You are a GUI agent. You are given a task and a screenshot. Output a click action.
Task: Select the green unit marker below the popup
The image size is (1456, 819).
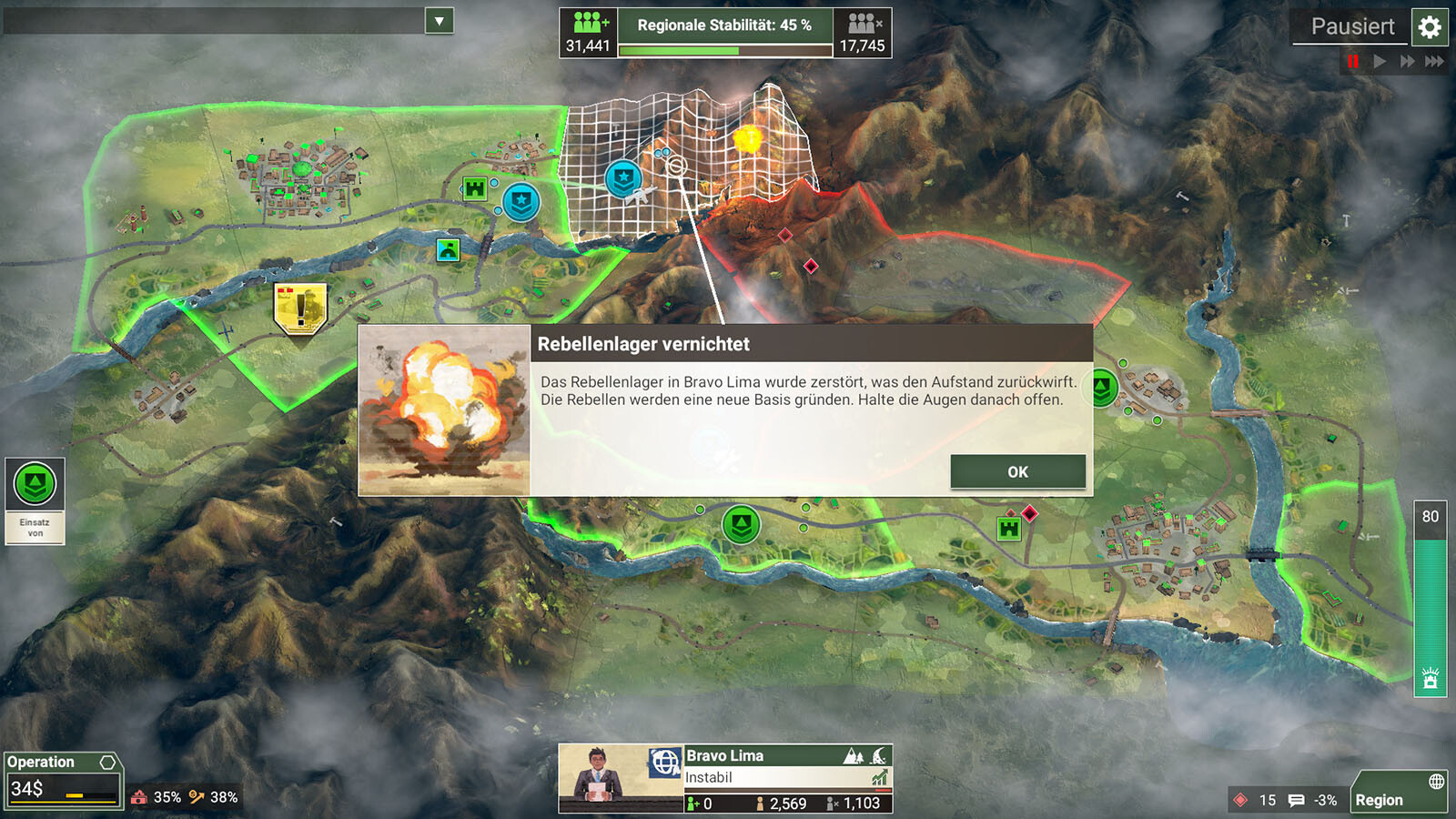741,524
